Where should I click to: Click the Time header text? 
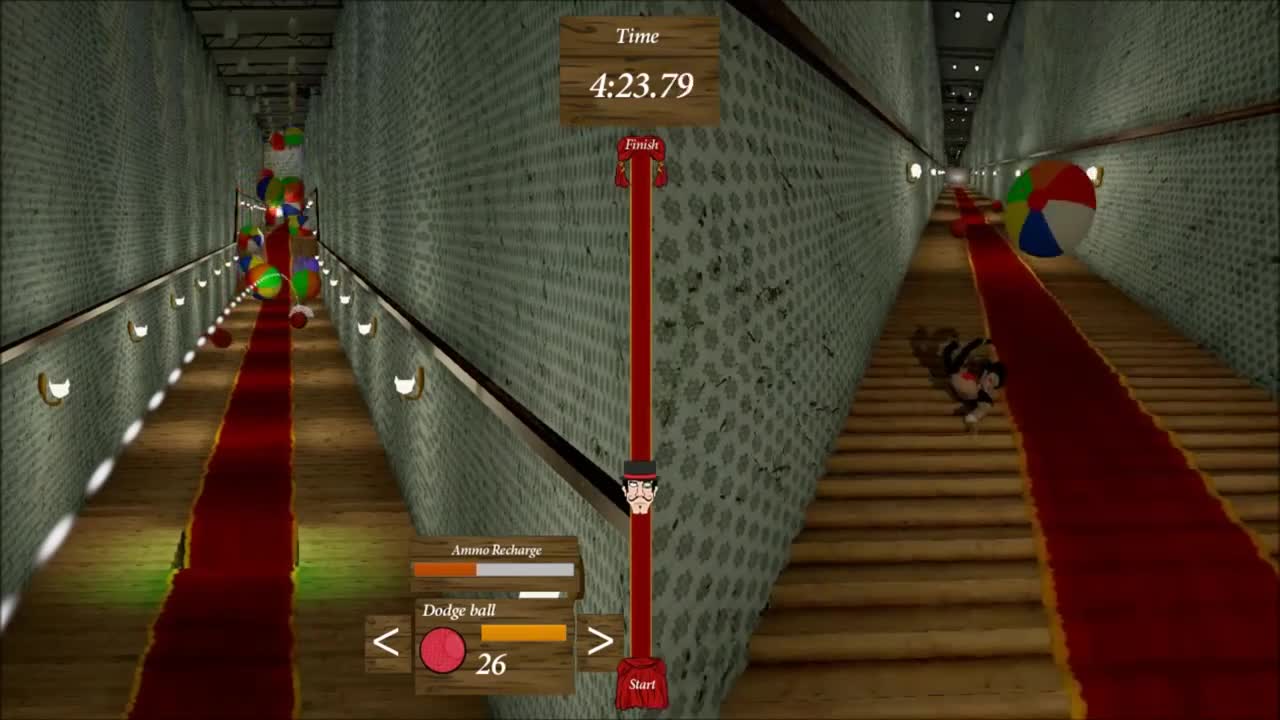639,36
